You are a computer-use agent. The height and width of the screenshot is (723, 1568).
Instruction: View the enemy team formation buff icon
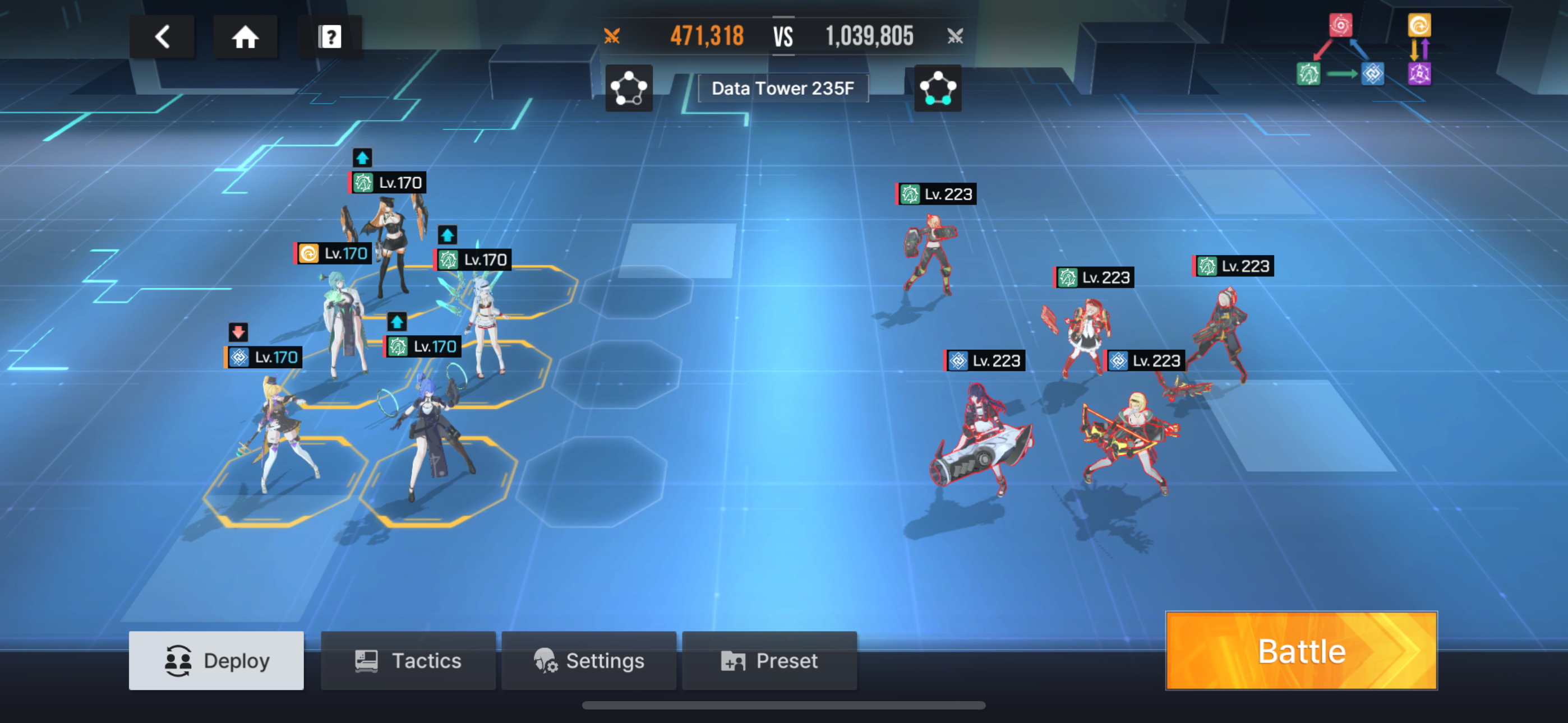[x=938, y=88]
